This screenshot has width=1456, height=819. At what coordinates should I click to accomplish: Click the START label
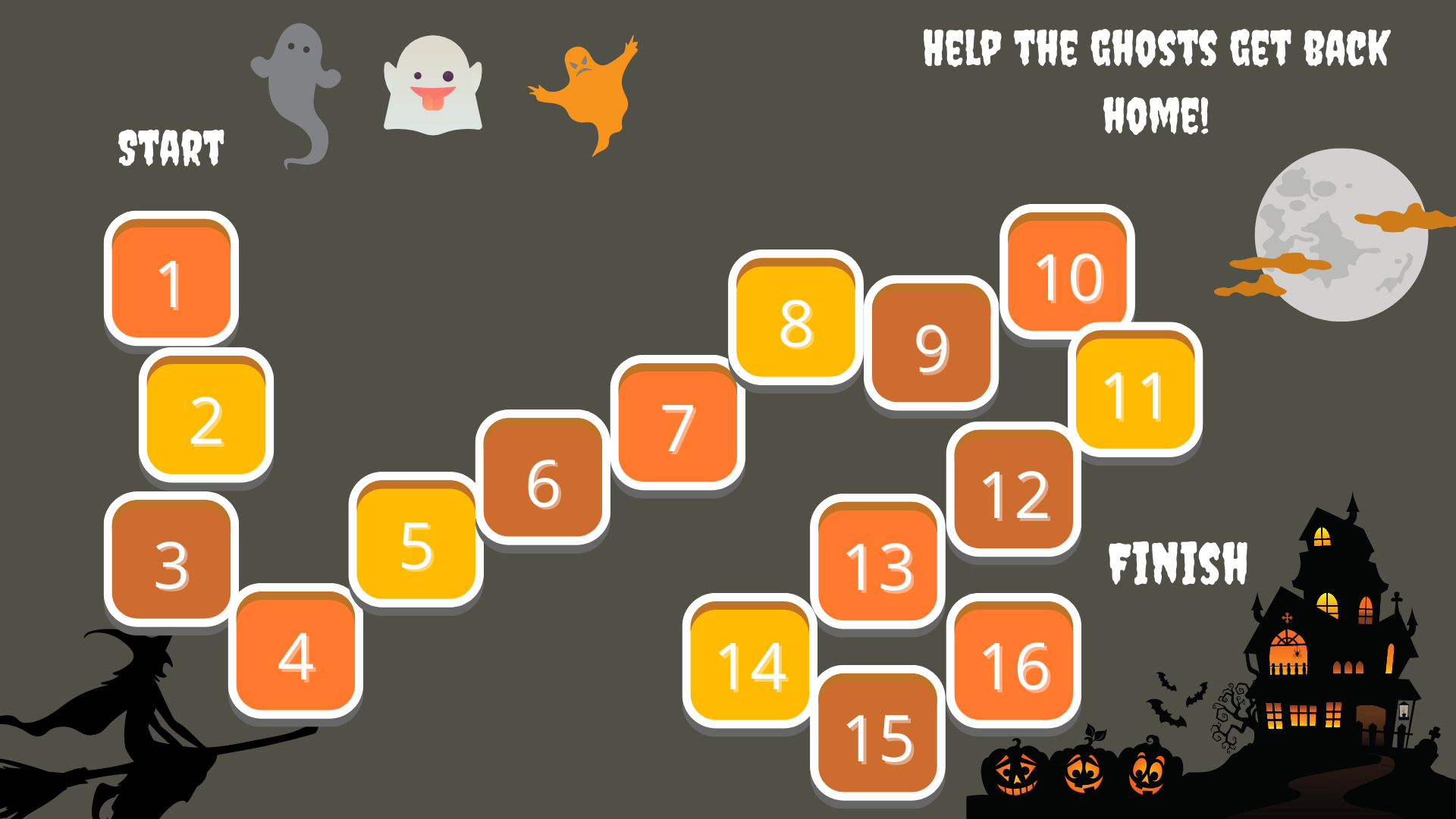tap(171, 148)
